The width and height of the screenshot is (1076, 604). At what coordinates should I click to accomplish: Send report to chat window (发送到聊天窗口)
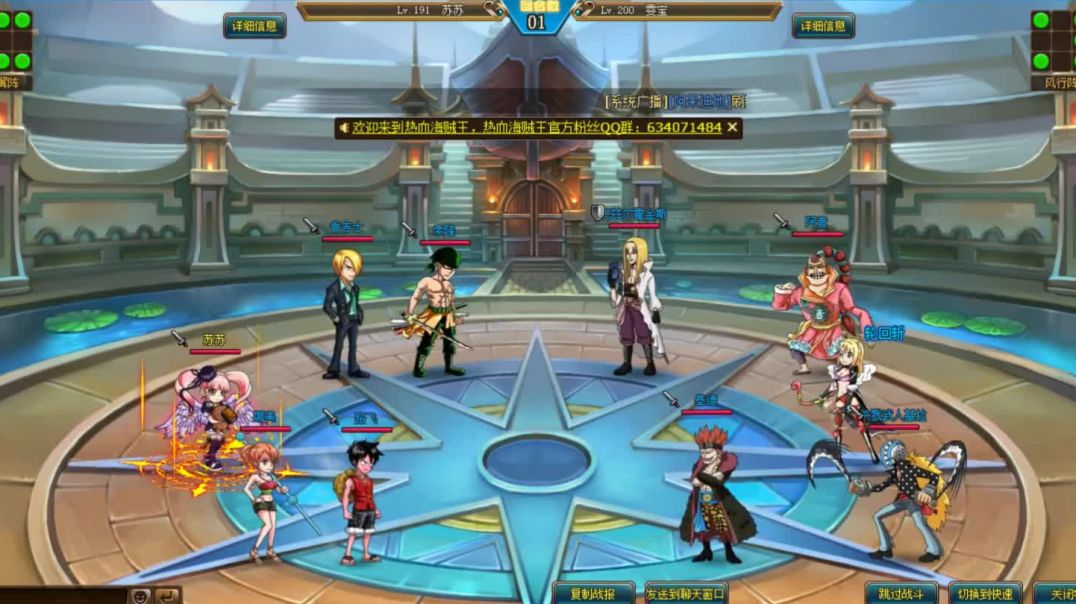pyautogui.click(x=686, y=593)
